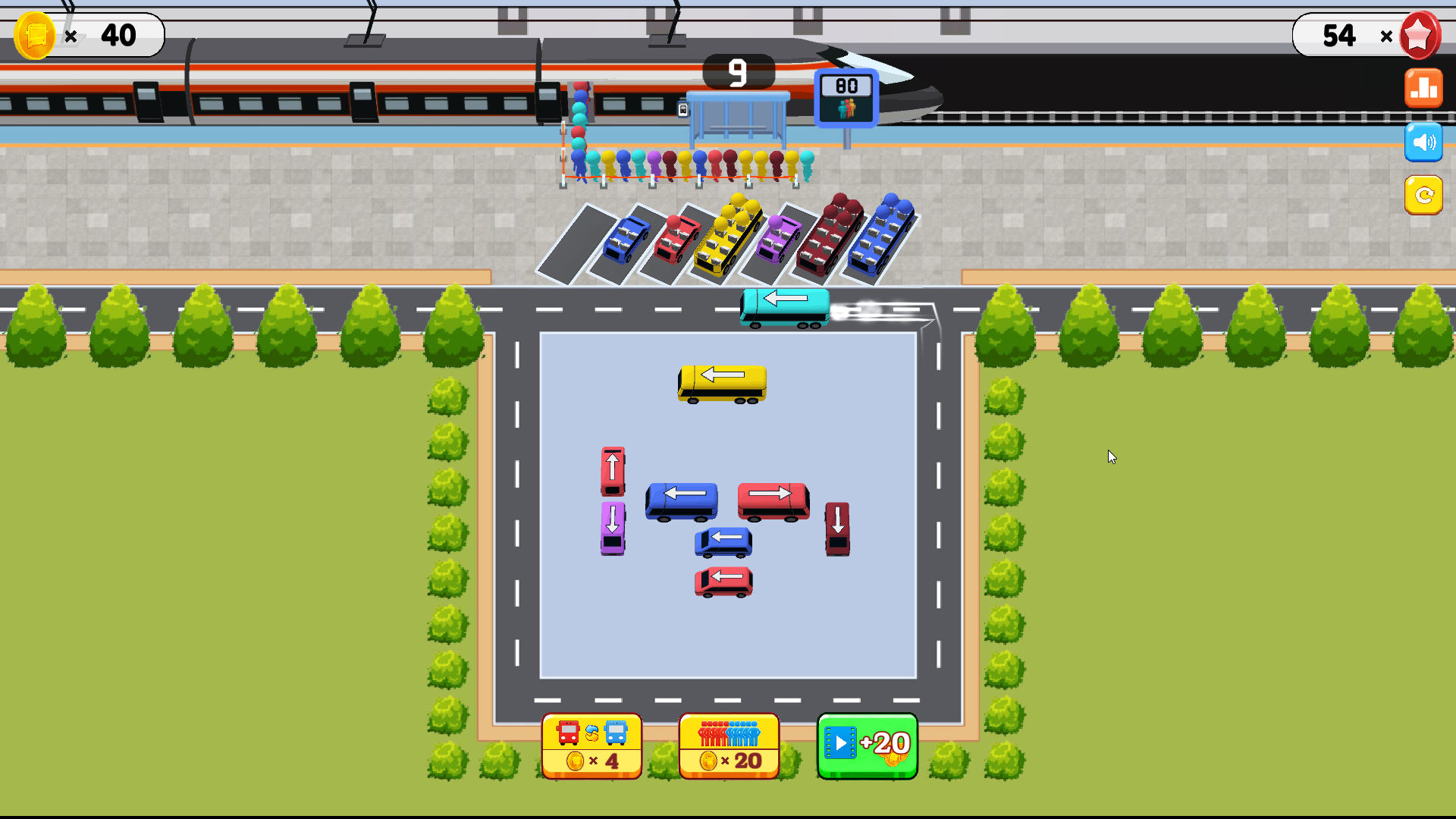
Task: Activate the add passengers booster
Action: pos(728,745)
